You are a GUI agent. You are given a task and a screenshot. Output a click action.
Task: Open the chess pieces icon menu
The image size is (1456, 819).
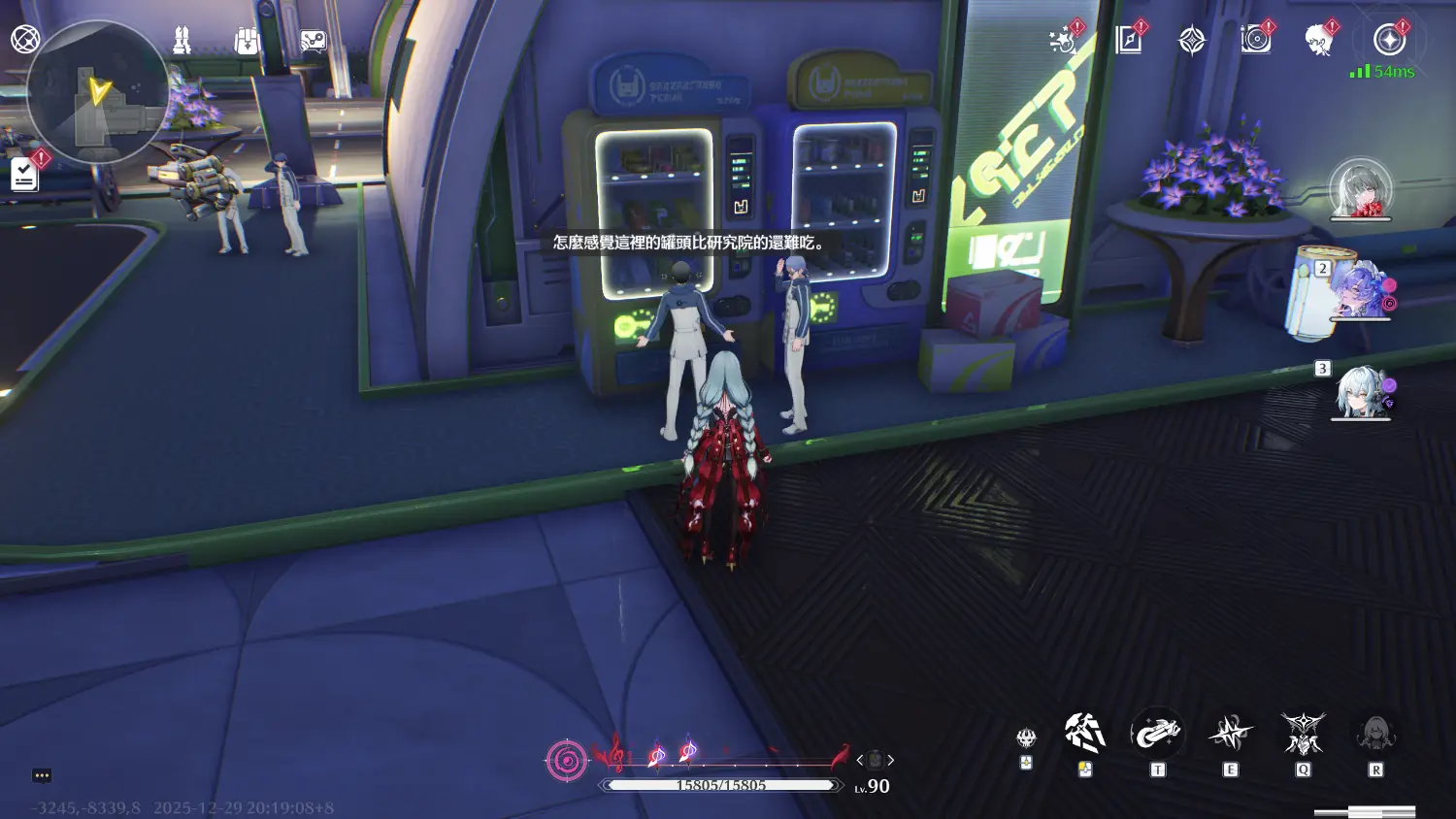(182, 40)
